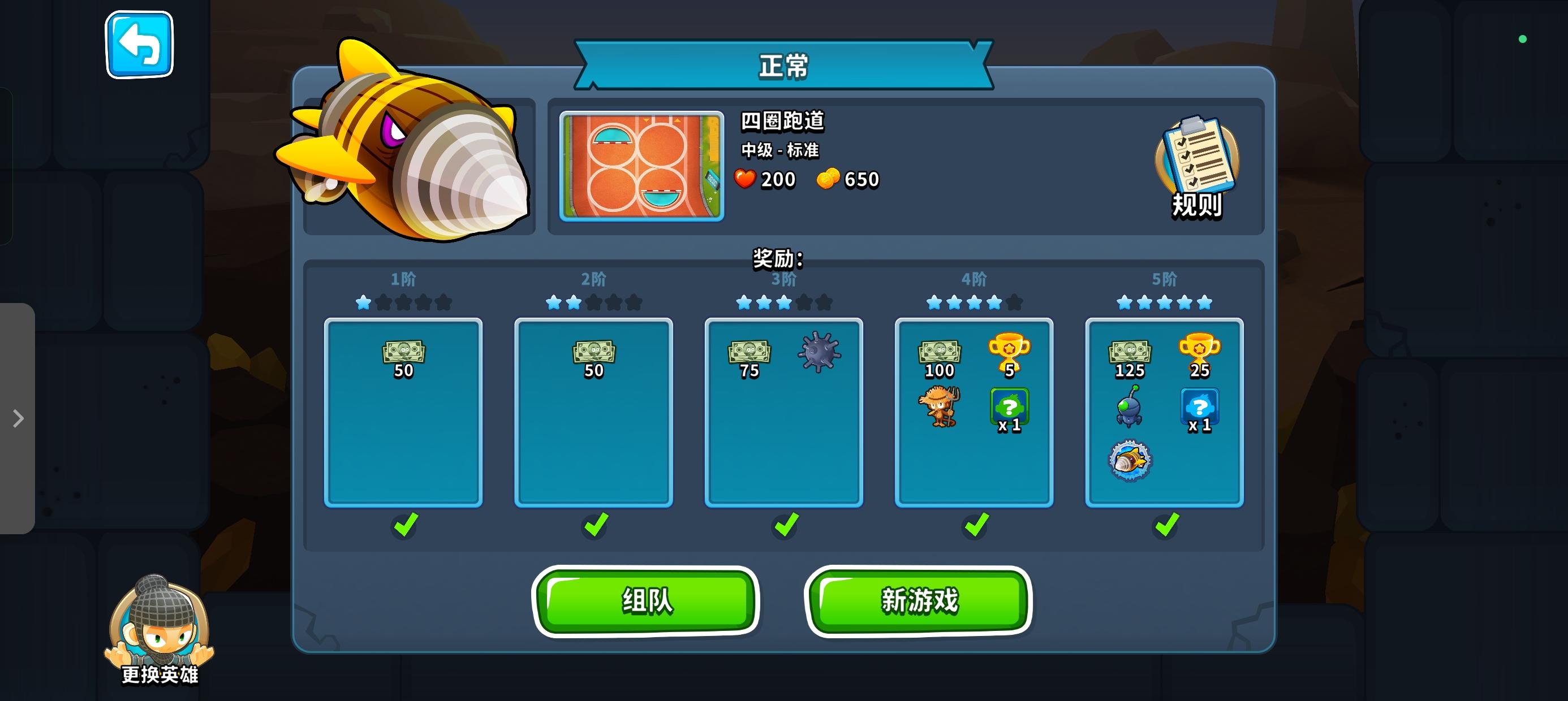Image resolution: width=1568 pixels, height=701 pixels.
Task: Click the cash reward icon in tier 1
Action: [404, 352]
